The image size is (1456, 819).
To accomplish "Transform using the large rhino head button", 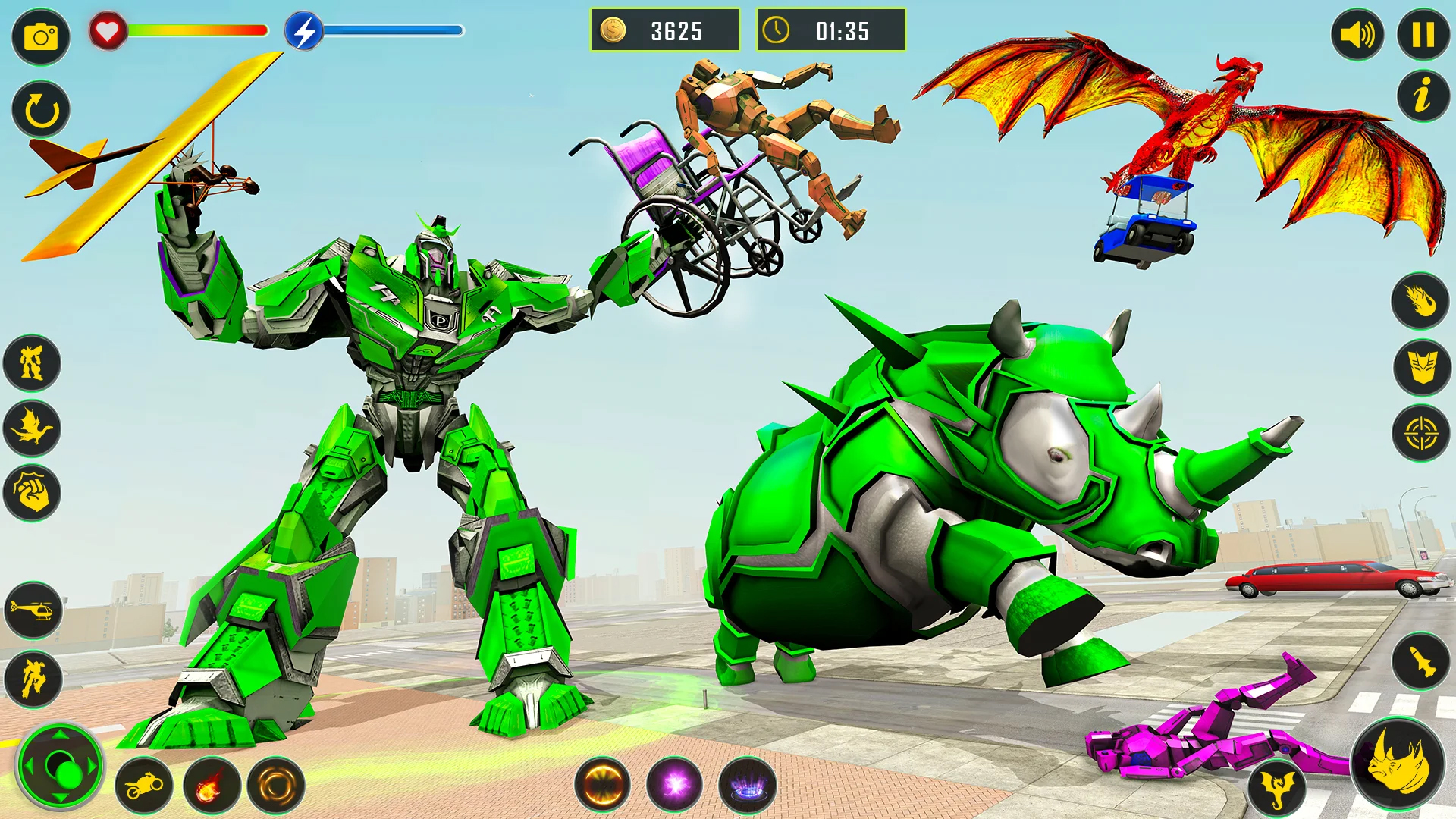I will tap(1398, 764).
